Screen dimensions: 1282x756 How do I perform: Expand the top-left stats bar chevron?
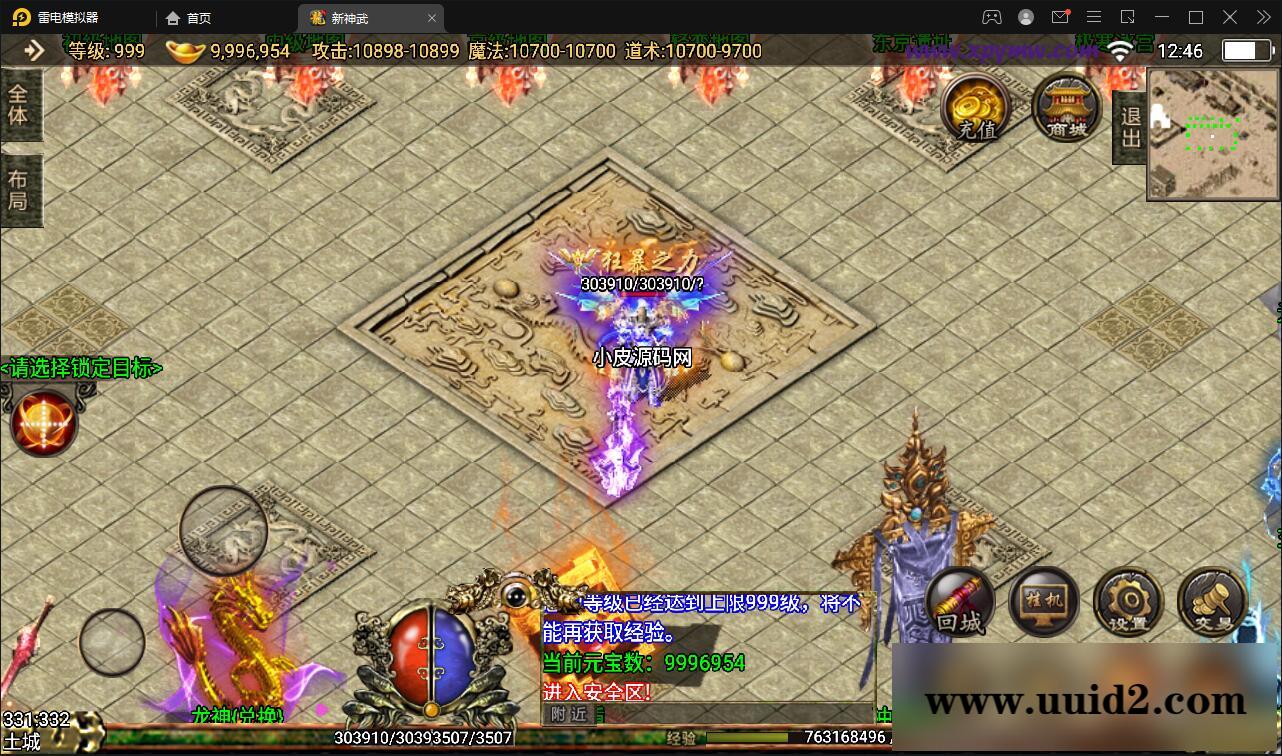[x=33, y=50]
